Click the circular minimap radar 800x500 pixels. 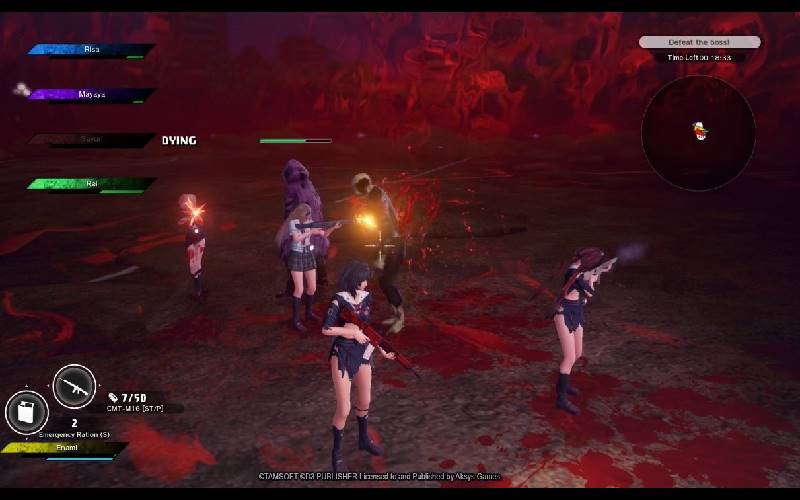point(698,133)
